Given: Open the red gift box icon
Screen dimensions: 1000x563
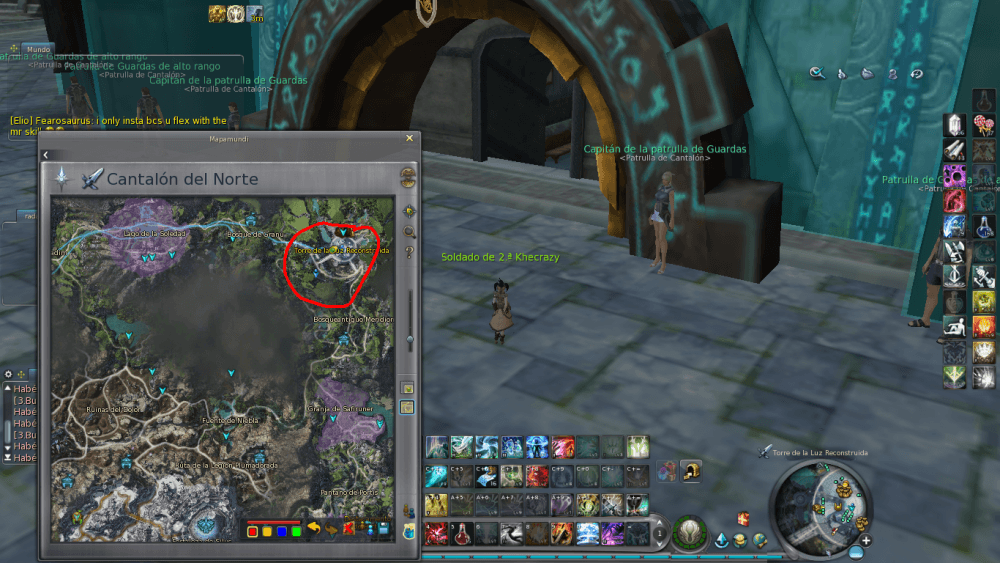Looking at the screenshot, I should (x=743, y=518).
